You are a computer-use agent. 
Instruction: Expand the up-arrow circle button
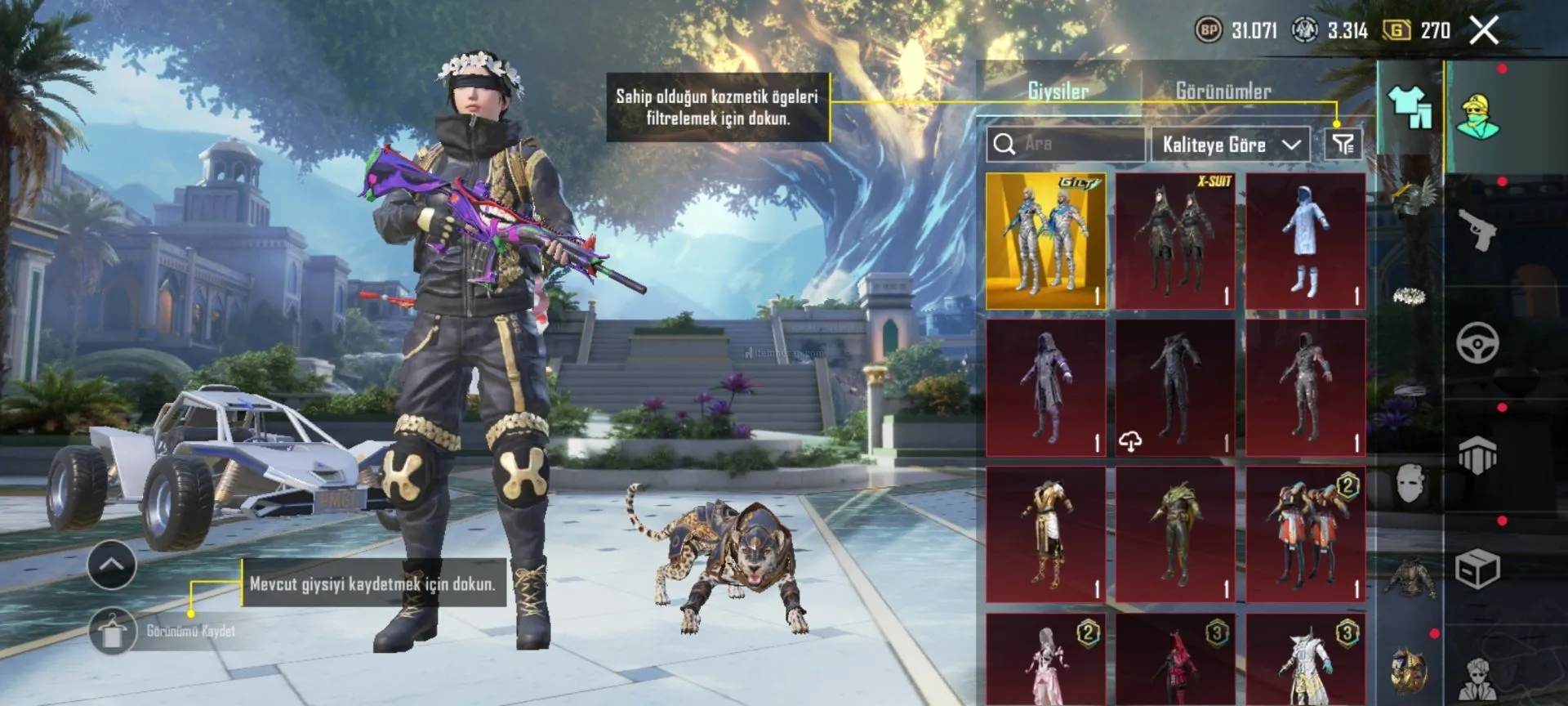112,565
